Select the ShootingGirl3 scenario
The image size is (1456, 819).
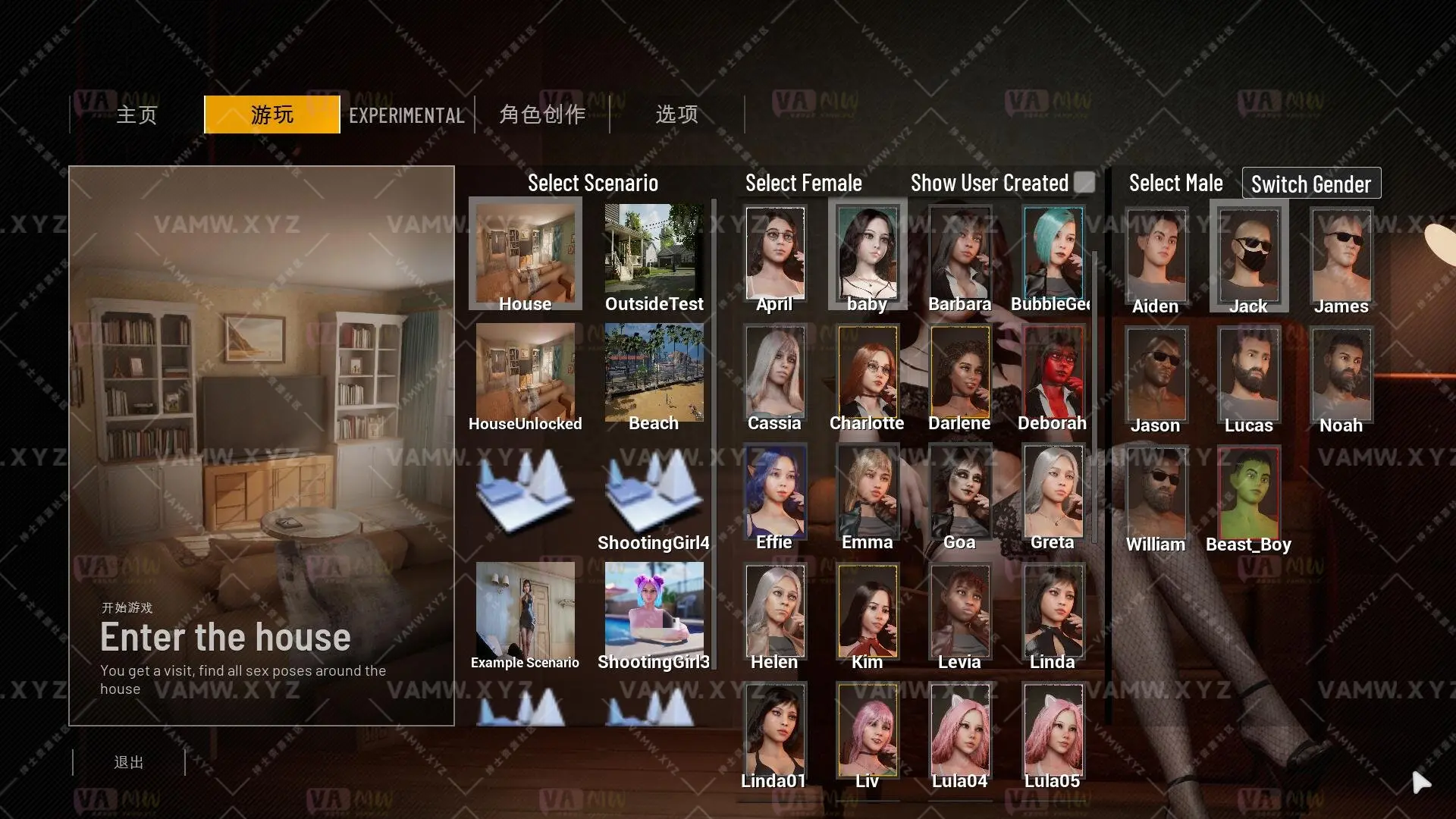click(654, 610)
